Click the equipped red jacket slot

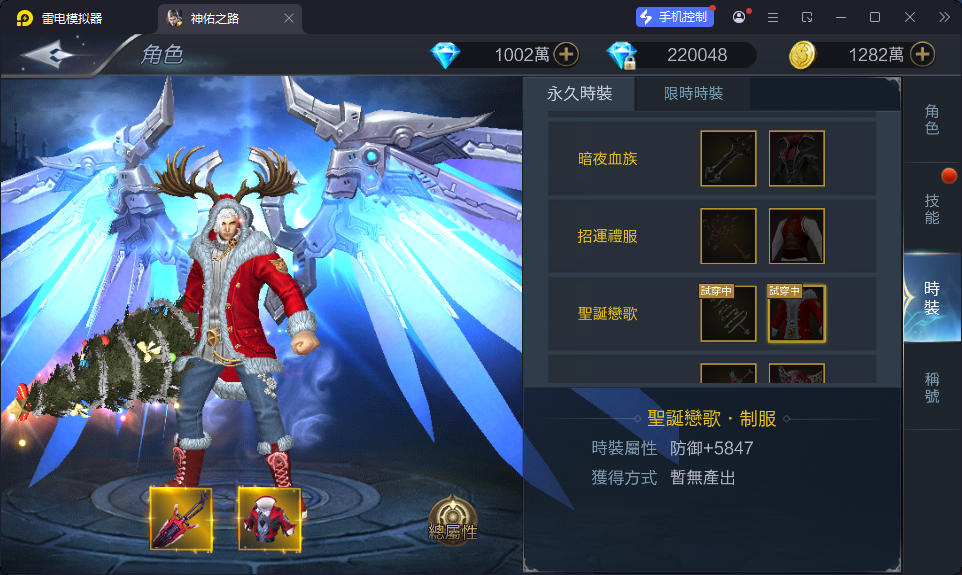click(x=269, y=518)
